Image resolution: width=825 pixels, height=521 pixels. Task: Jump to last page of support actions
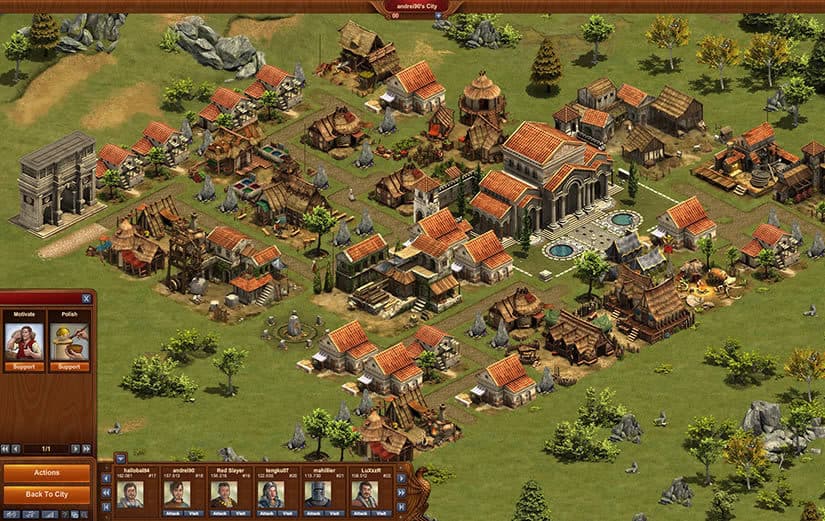click(87, 449)
